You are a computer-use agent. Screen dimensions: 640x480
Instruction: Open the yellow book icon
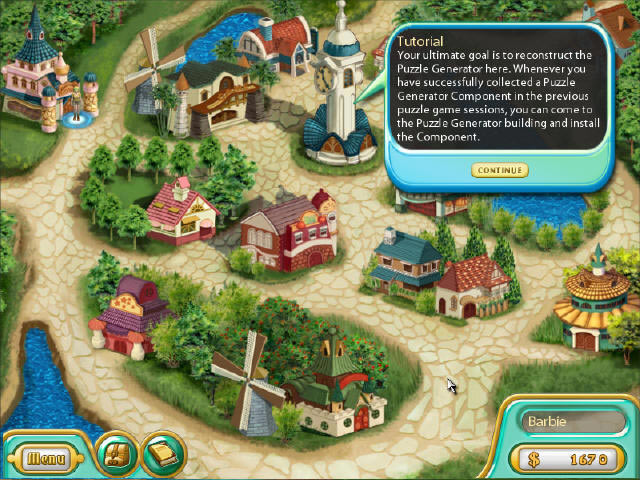point(161,455)
